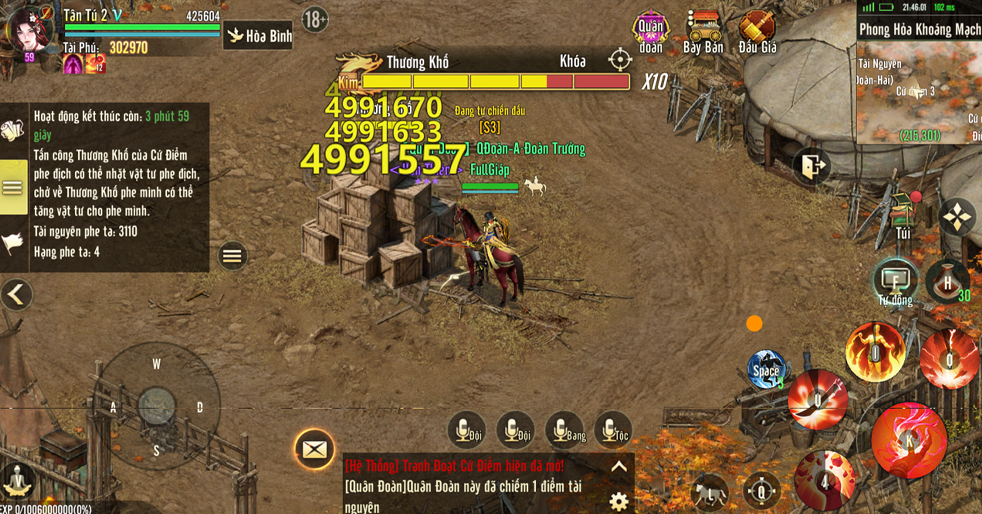The width and height of the screenshot is (982, 514).
Task: Toggle Tự động auto-combat
Action: (x=894, y=280)
